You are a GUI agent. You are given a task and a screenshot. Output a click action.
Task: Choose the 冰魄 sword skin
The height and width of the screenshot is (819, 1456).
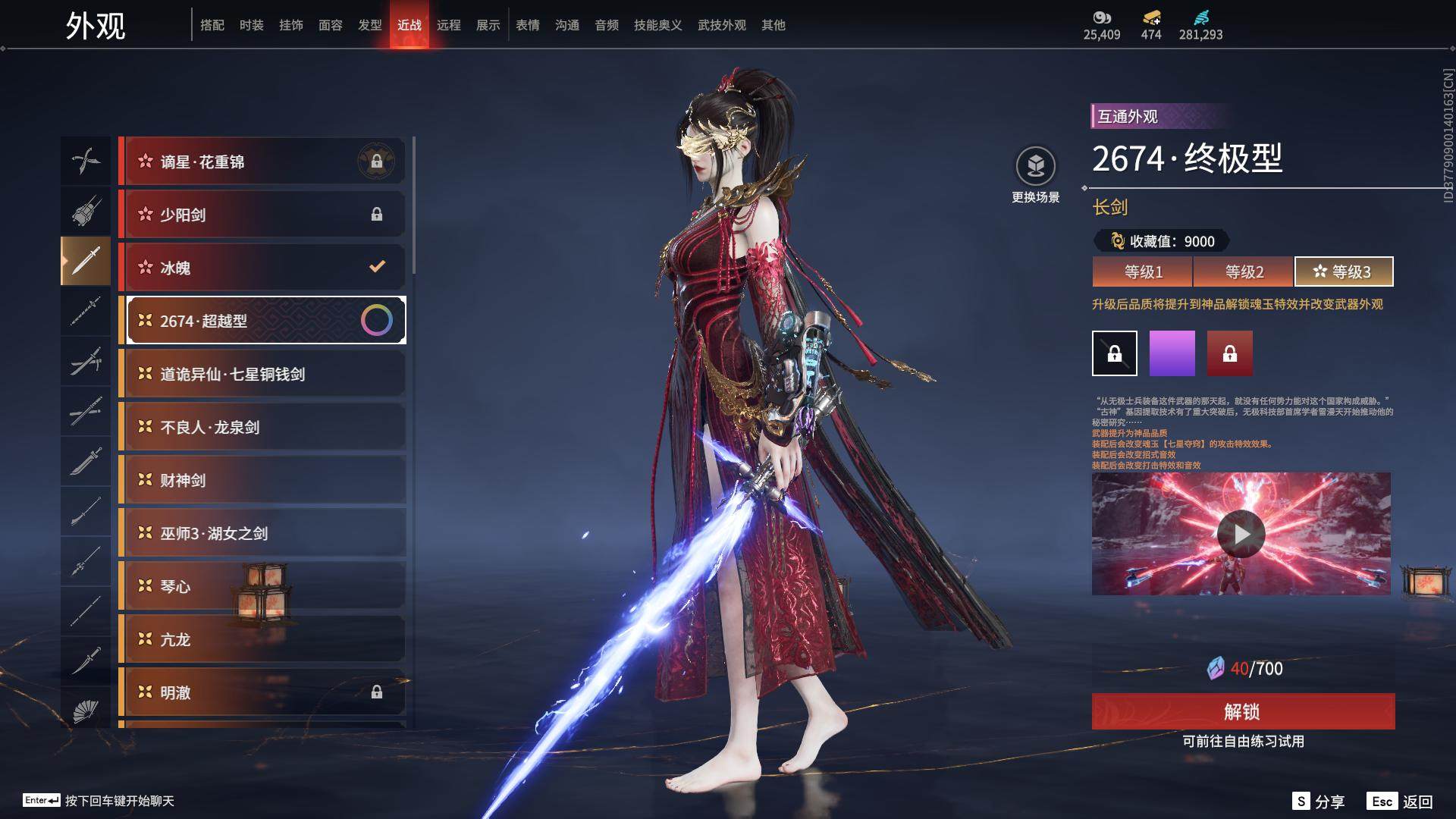[x=262, y=268]
